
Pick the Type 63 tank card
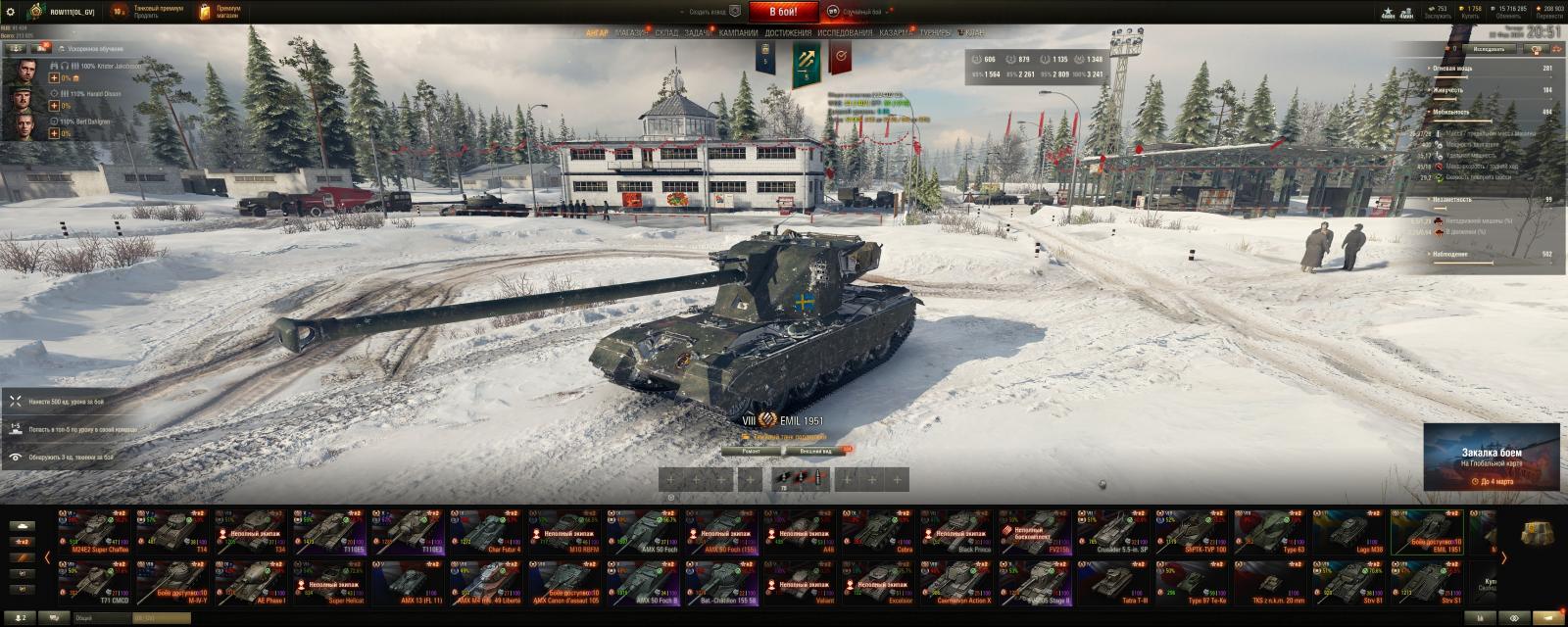pyautogui.click(x=1270, y=532)
